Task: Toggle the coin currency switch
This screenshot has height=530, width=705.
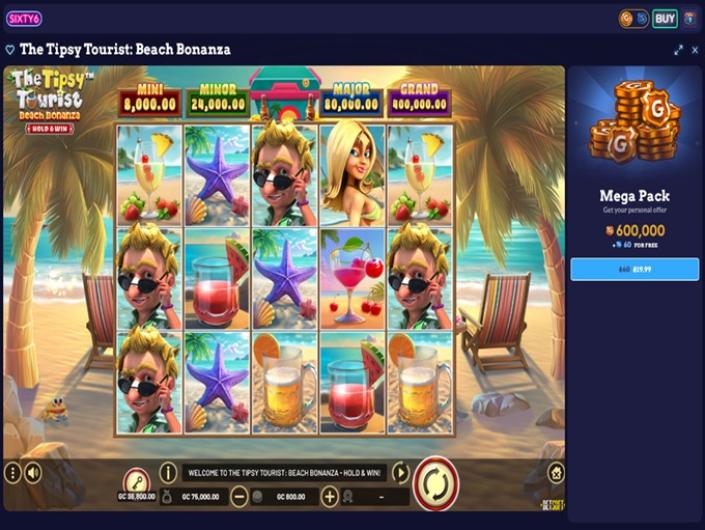Action: point(633,18)
